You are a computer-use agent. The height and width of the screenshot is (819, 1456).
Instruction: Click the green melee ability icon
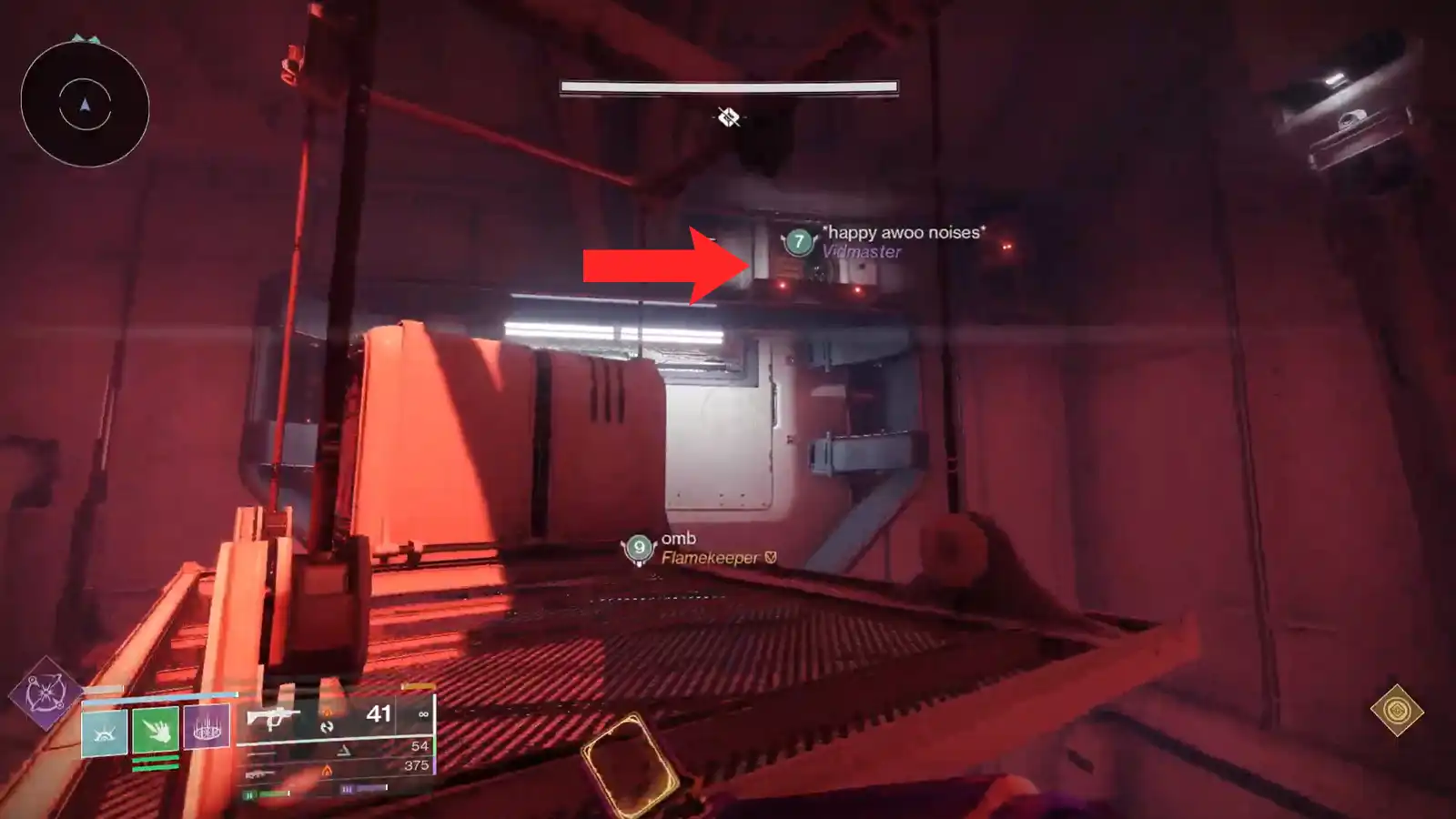pyautogui.click(x=157, y=731)
